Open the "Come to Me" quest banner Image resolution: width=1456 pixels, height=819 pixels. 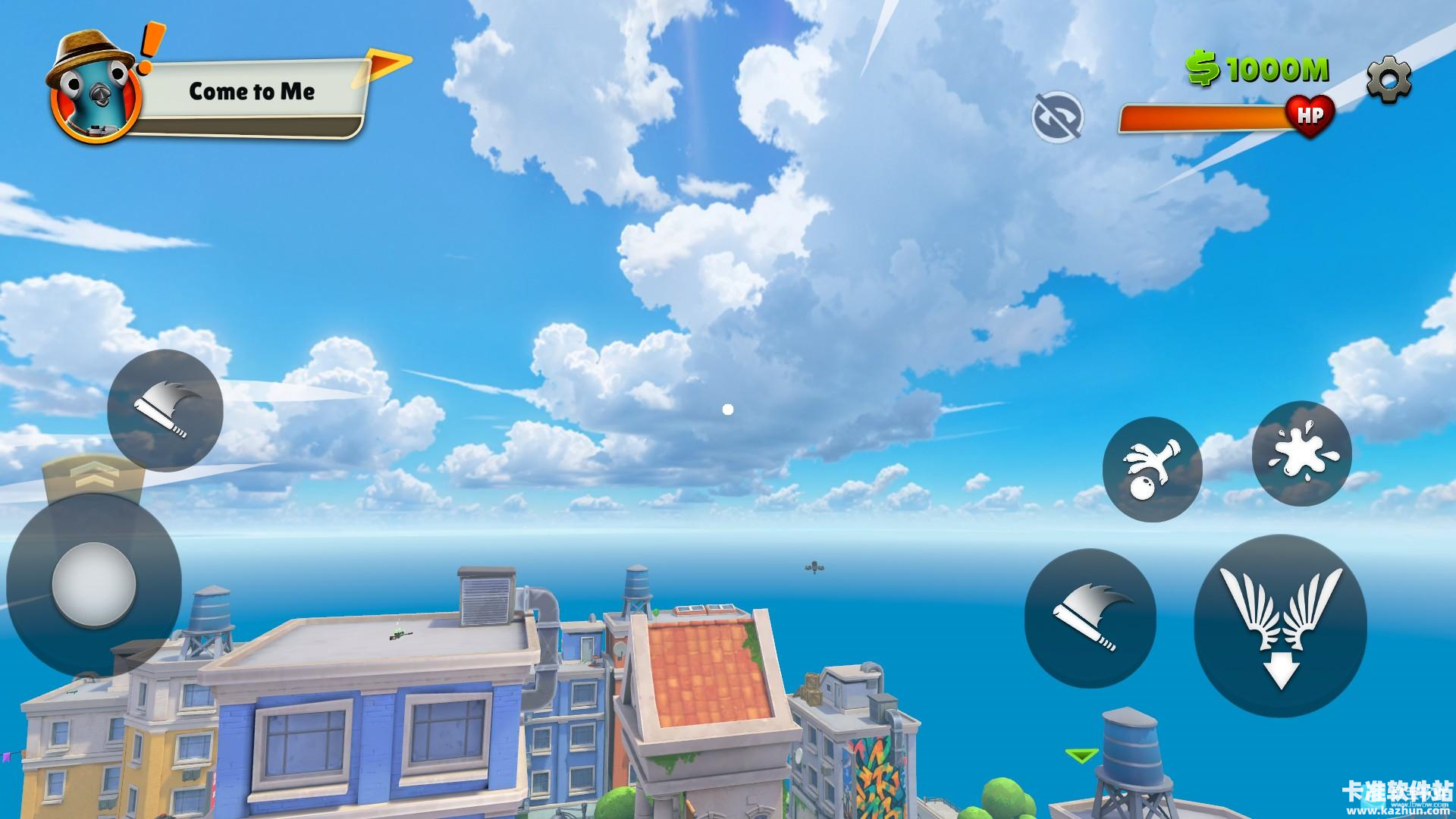pos(252,93)
